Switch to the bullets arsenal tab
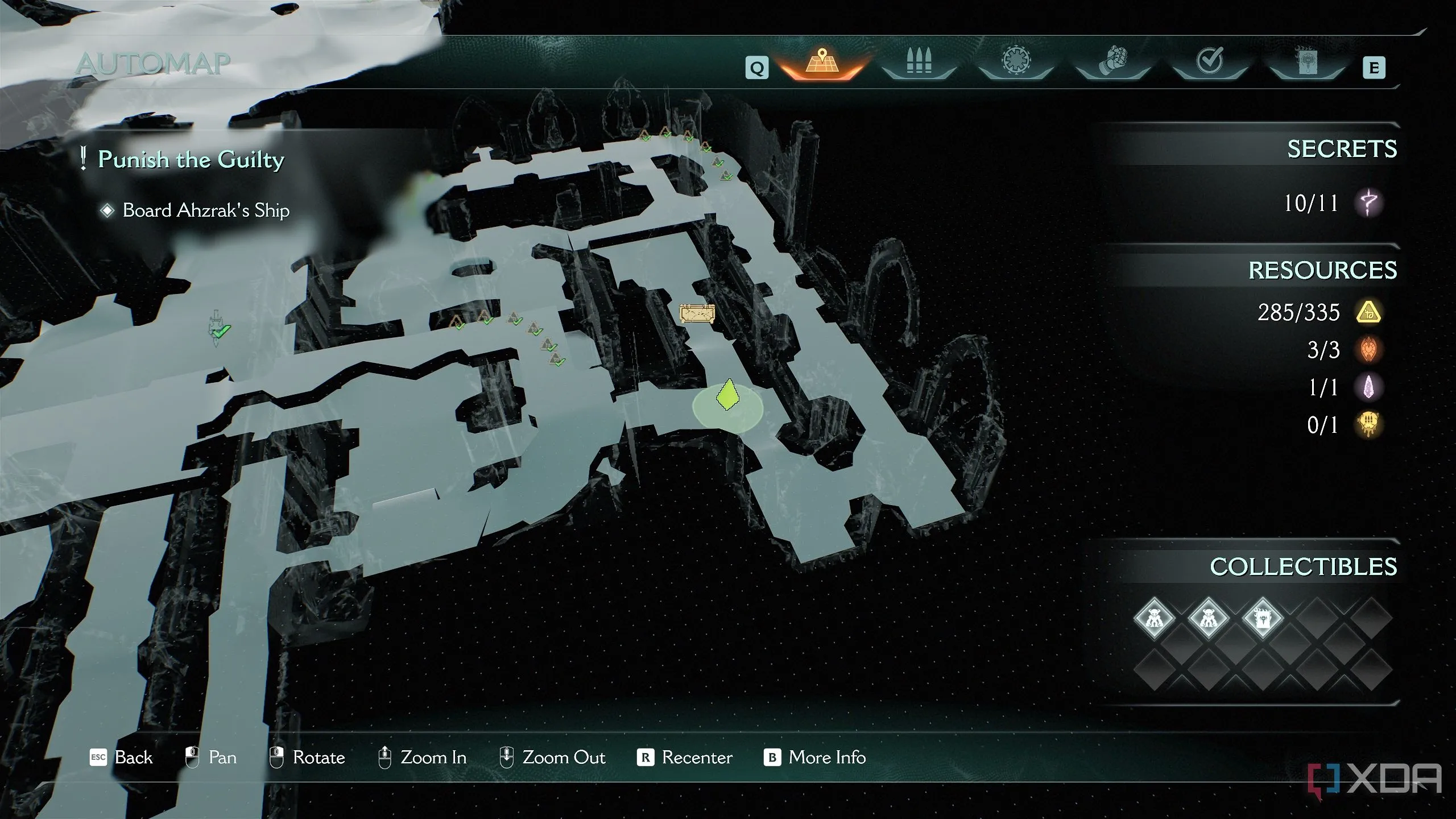Image resolution: width=1456 pixels, height=819 pixels. 919,64
